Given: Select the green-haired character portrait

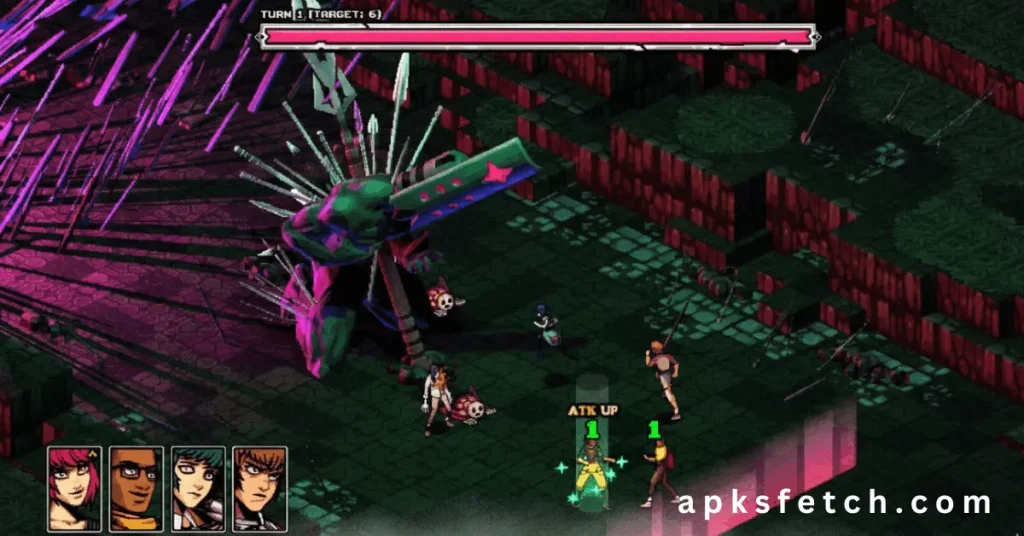Looking at the screenshot, I should point(198,488).
